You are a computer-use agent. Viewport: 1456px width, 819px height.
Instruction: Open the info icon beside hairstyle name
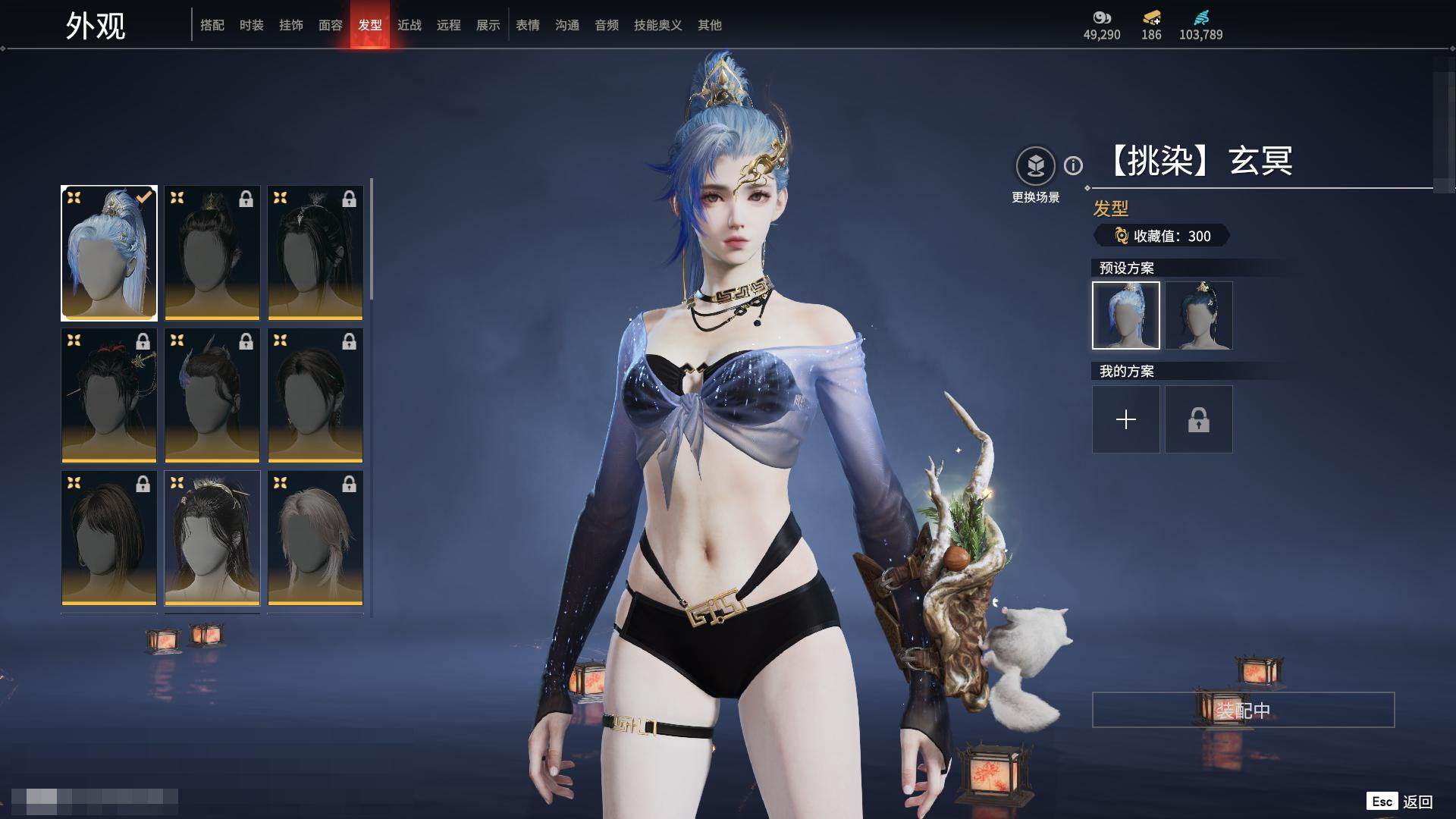pos(1073,165)
